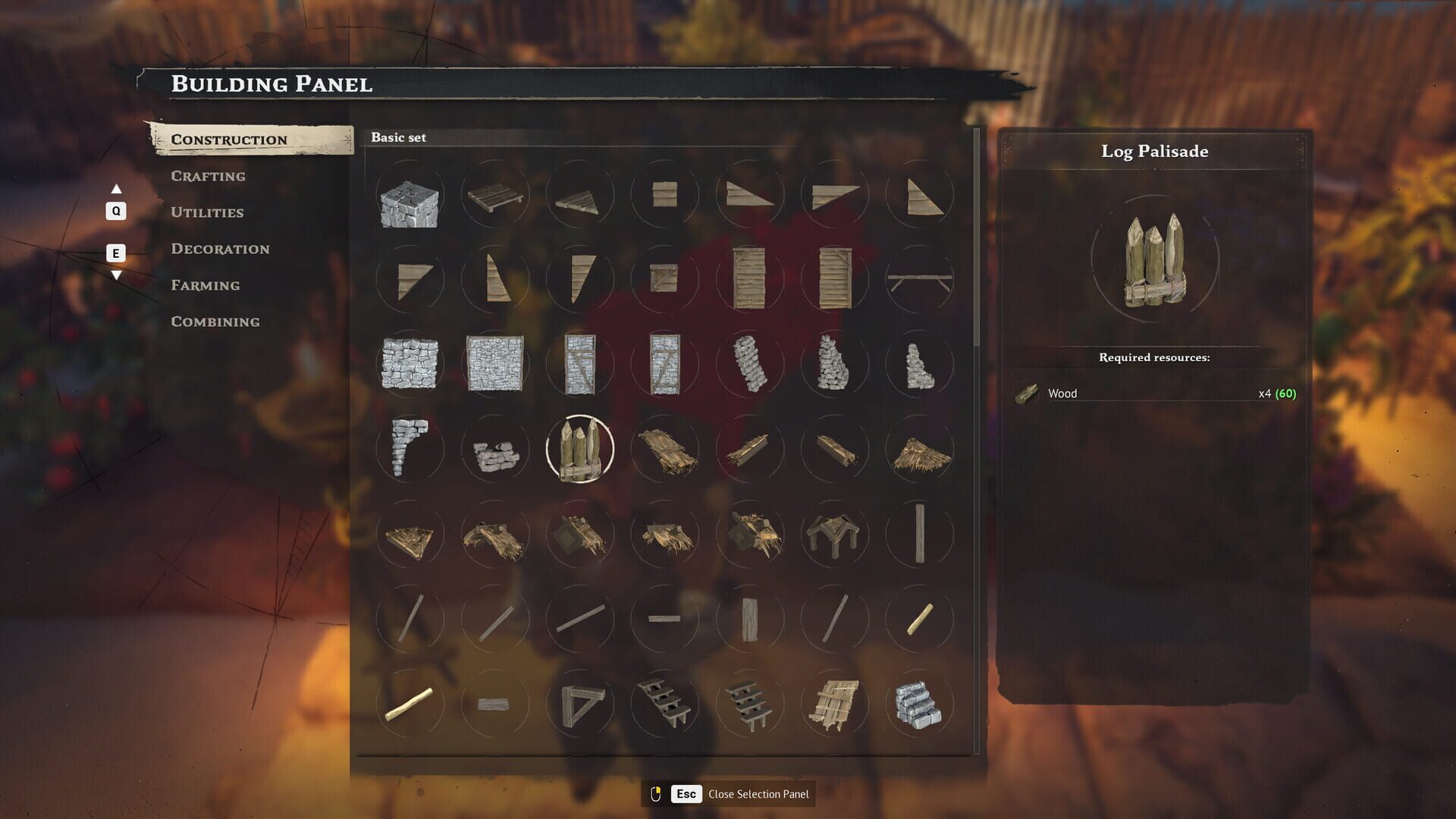Click the Combining category
The height and width of the screenshot is (819, 1456).
pyautogui.click(x=215, y=322)
